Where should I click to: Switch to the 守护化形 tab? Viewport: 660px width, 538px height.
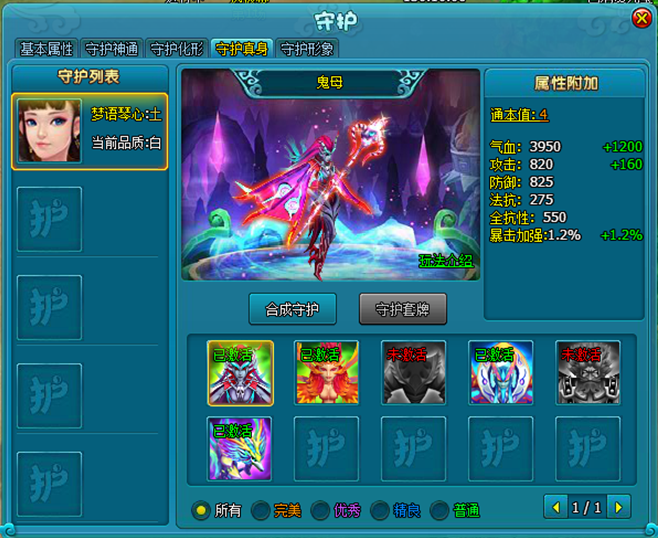click(x=177, y=49)
